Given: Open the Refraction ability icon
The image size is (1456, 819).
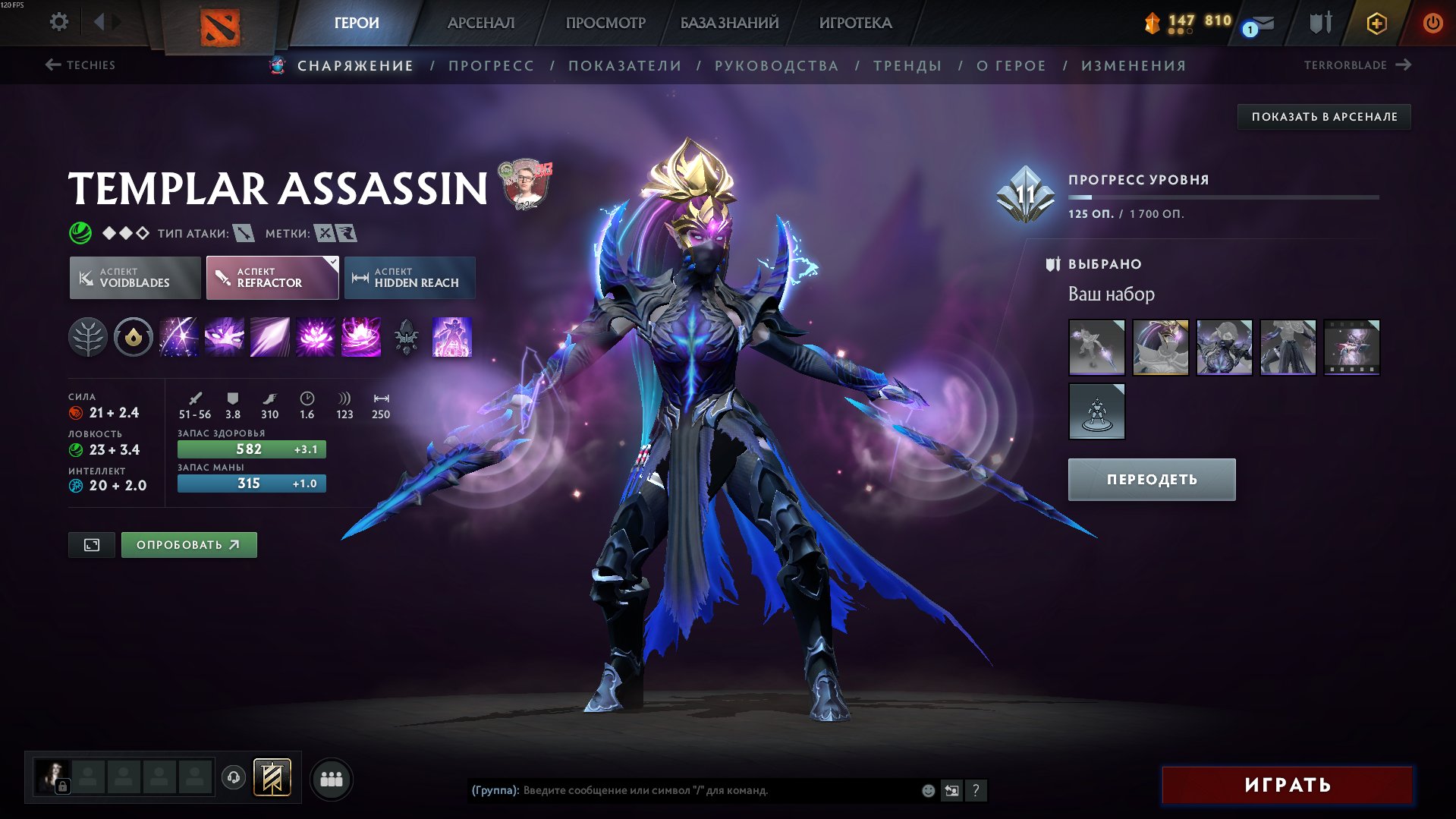Looking at the screenshot, I should (180, 338).
